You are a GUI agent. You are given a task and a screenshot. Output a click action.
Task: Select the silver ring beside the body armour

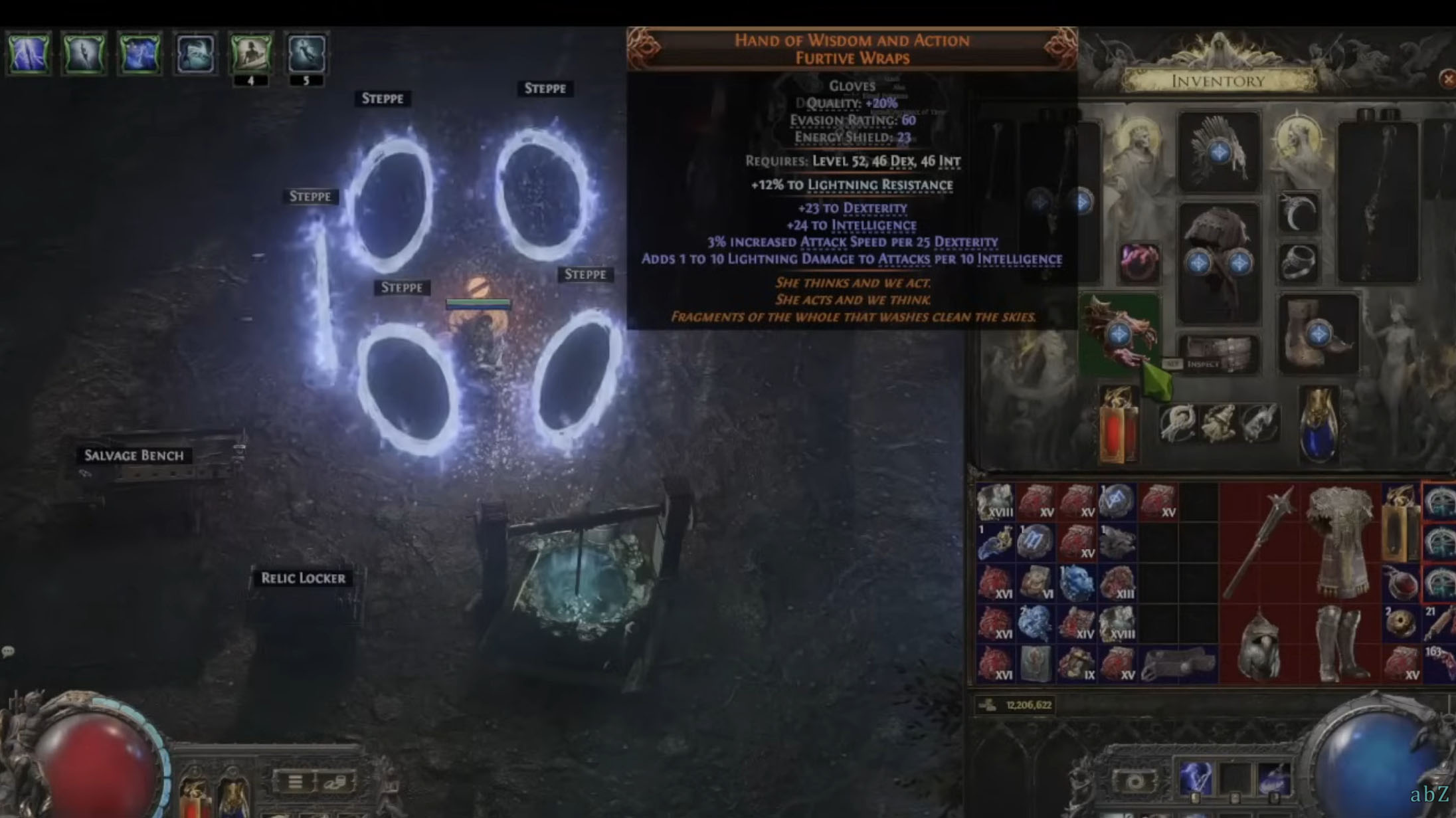pyautogui.click(x=1298, y=262)
